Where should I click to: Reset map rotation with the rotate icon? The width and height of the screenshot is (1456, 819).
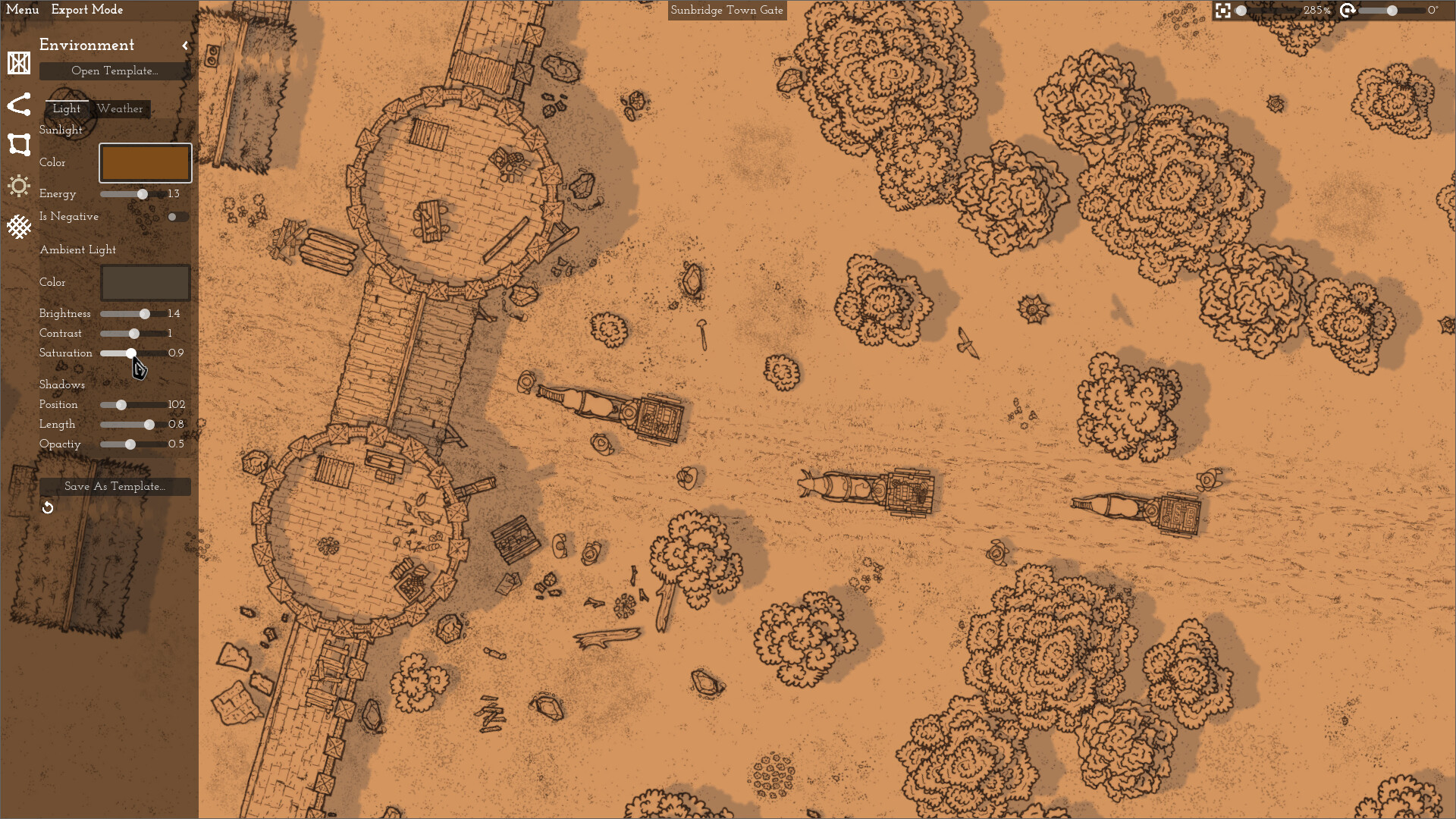(x=1348, y=11)
